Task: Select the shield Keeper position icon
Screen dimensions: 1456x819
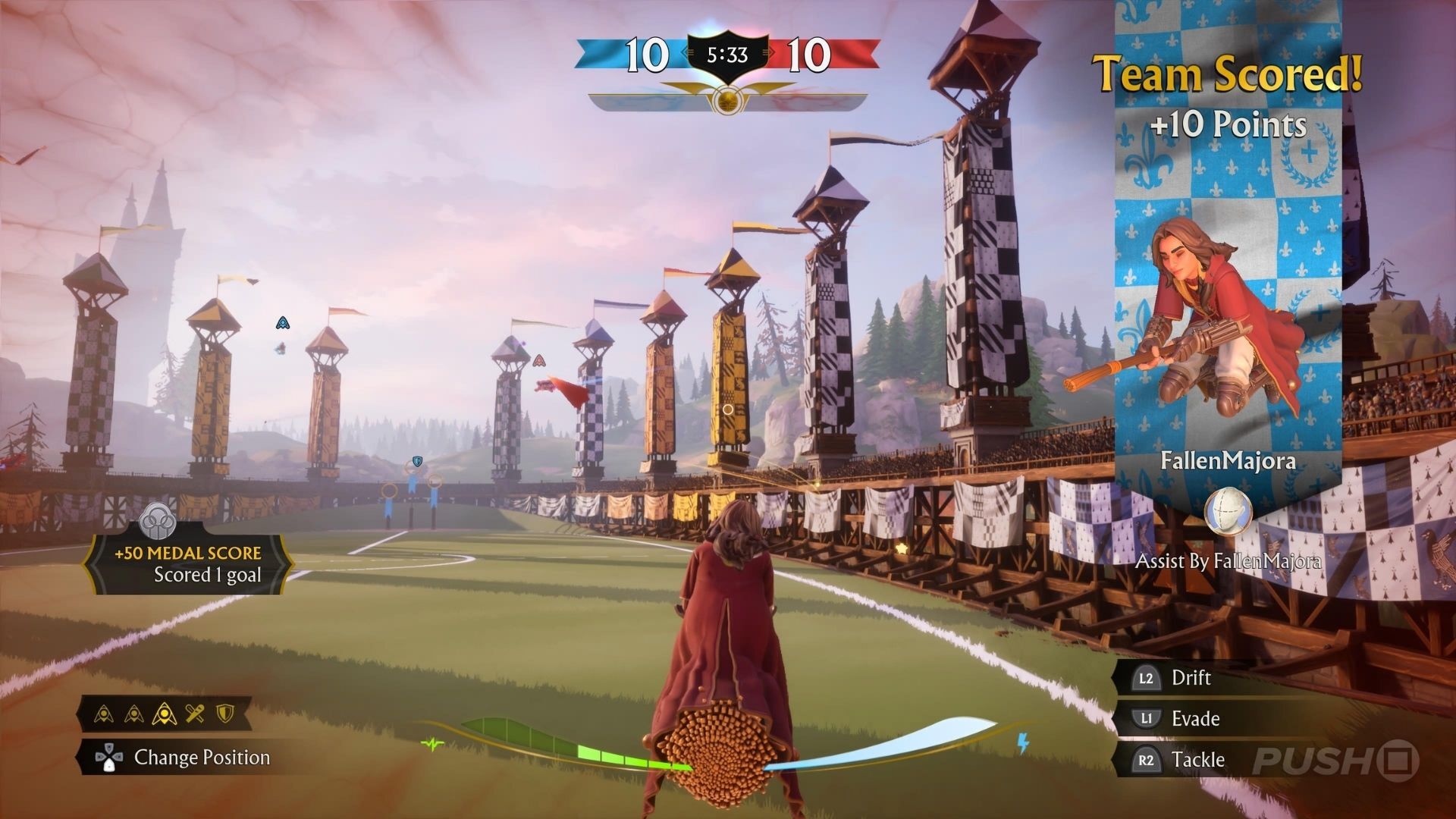Action: pyautogui.click(x=224, y=714)
